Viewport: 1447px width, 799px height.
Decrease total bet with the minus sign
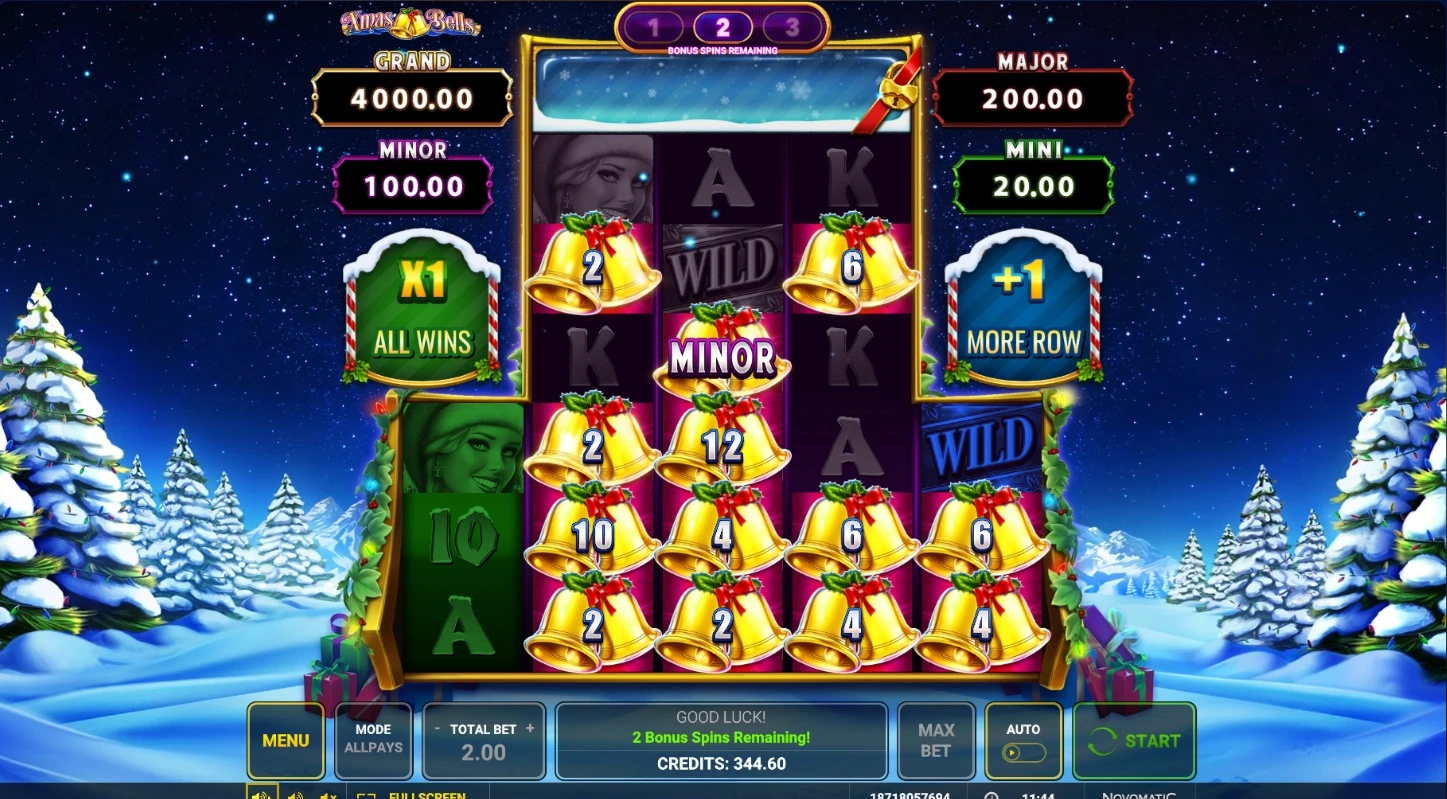(437, 728)
